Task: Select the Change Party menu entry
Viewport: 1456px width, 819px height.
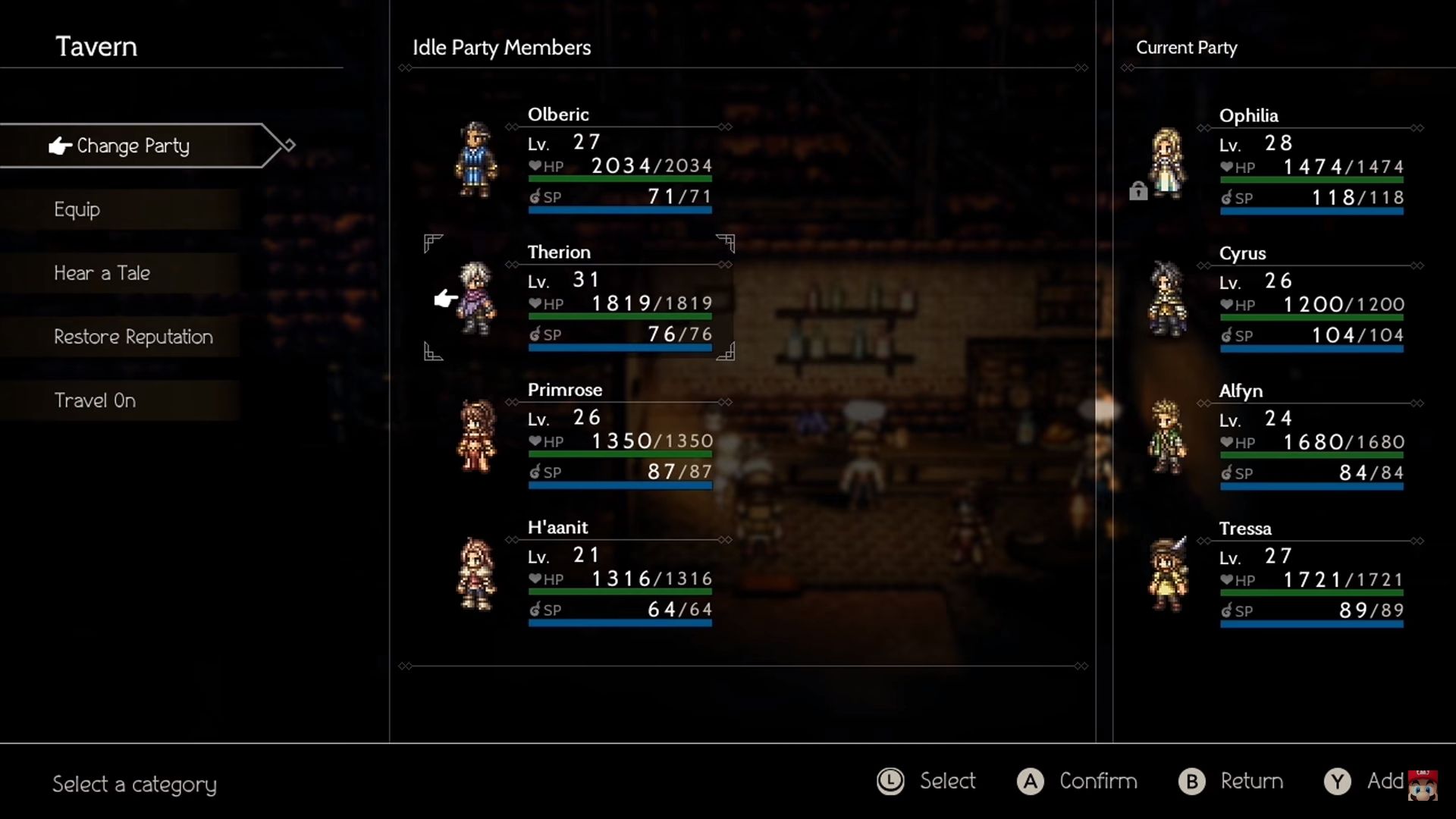Action: tap(133, 146)
